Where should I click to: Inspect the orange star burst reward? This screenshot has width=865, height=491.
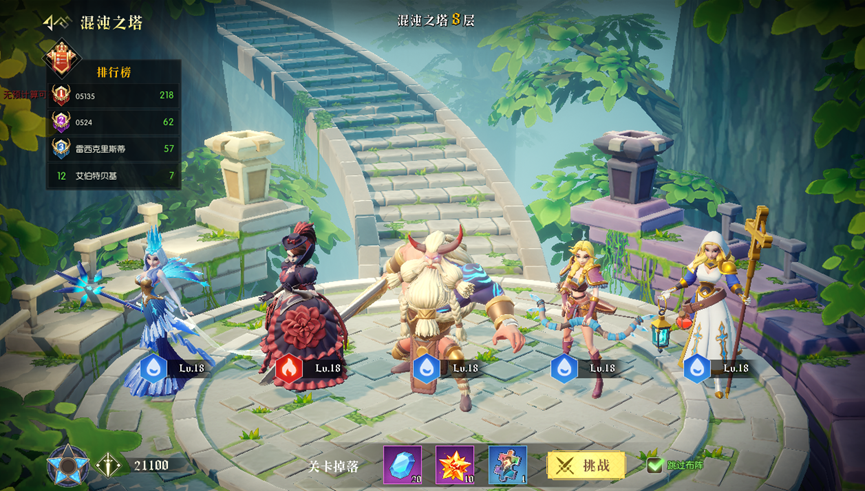pos(455,464)
